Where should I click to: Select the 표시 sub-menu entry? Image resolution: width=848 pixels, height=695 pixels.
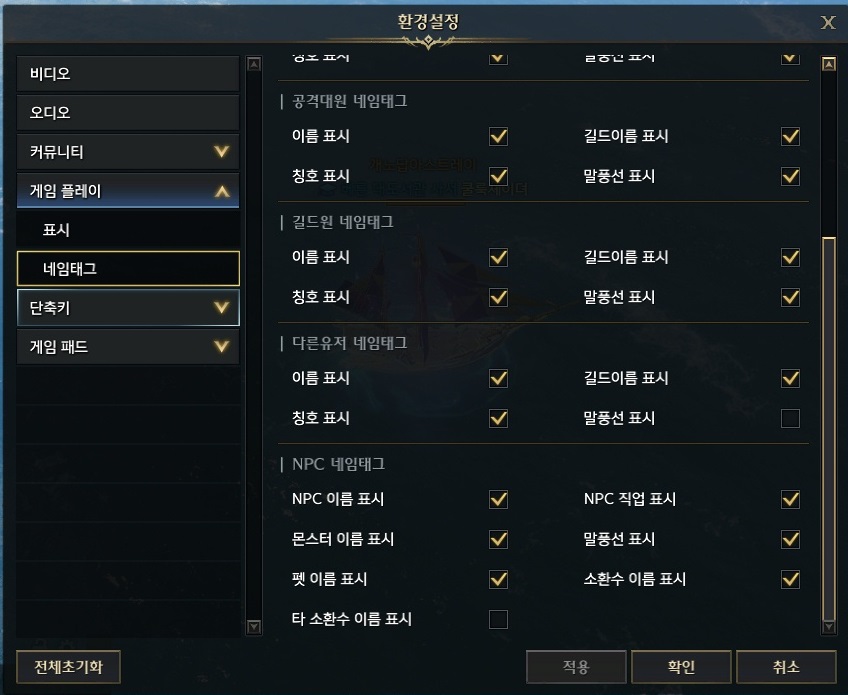(128, 230)
